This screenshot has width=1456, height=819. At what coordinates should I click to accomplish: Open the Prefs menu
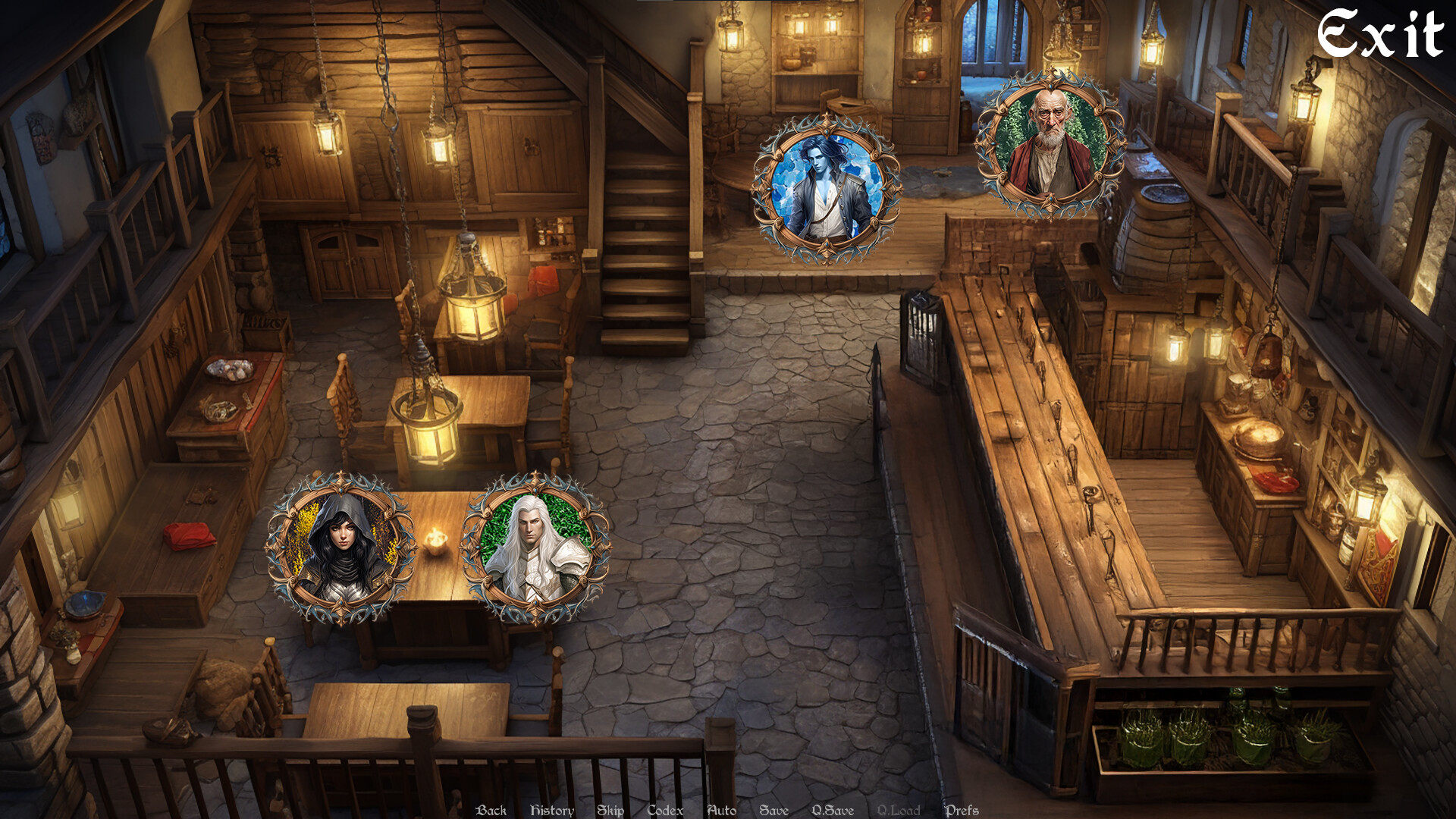click(x=963, y=810)
